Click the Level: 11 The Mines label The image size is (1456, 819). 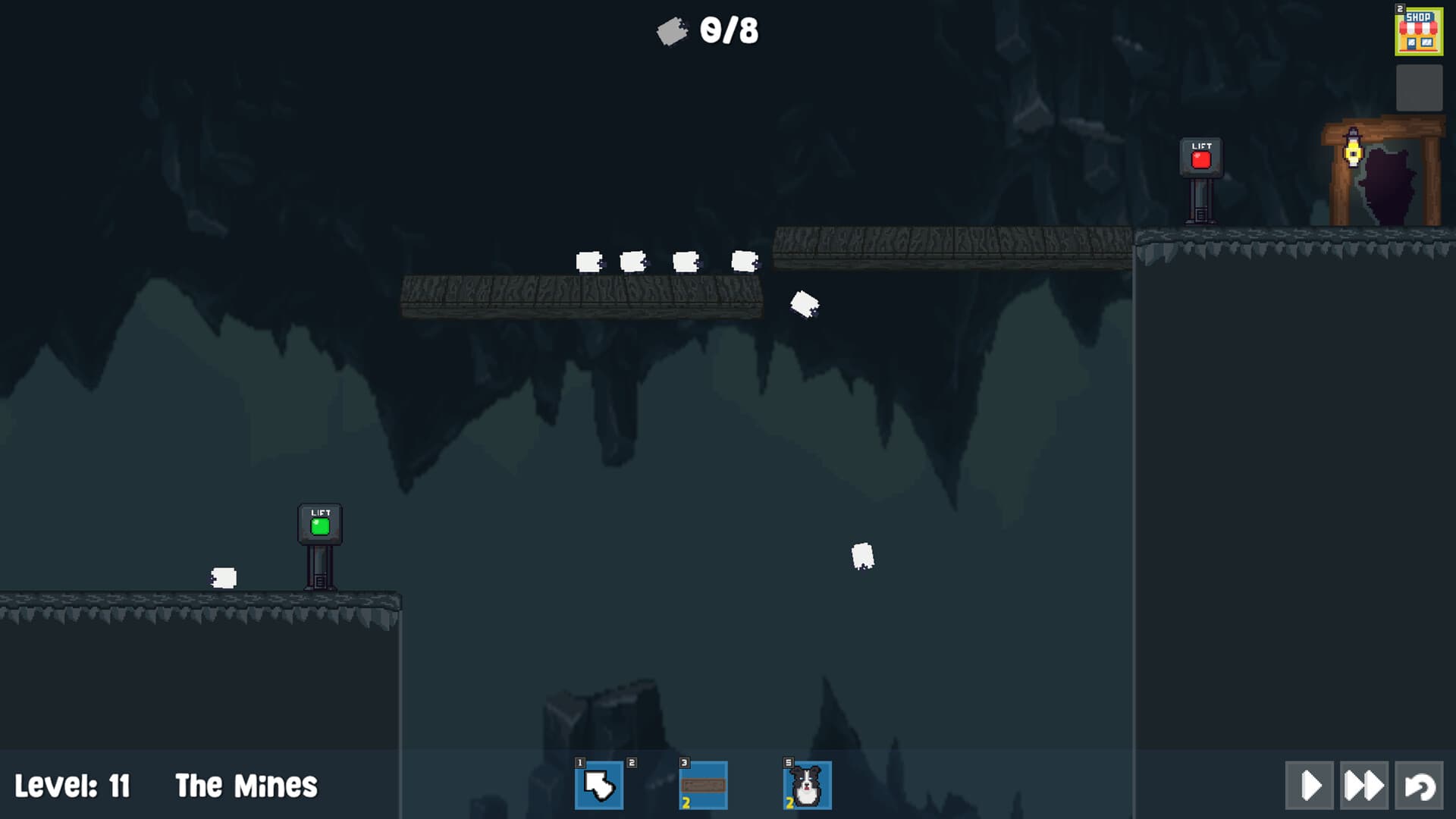point(167,786)
